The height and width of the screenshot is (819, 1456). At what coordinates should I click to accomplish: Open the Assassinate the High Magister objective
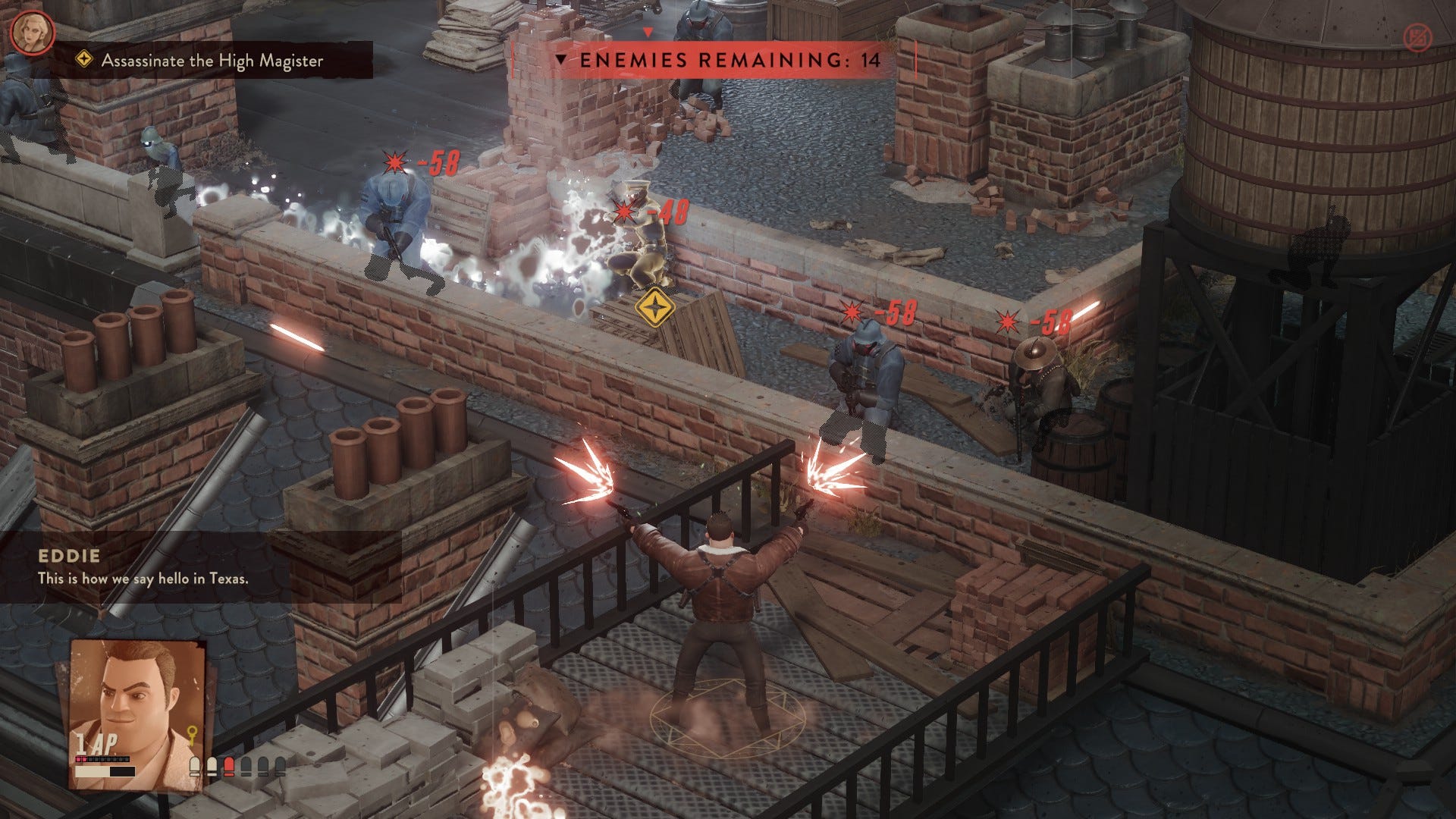tap(212, 61)
